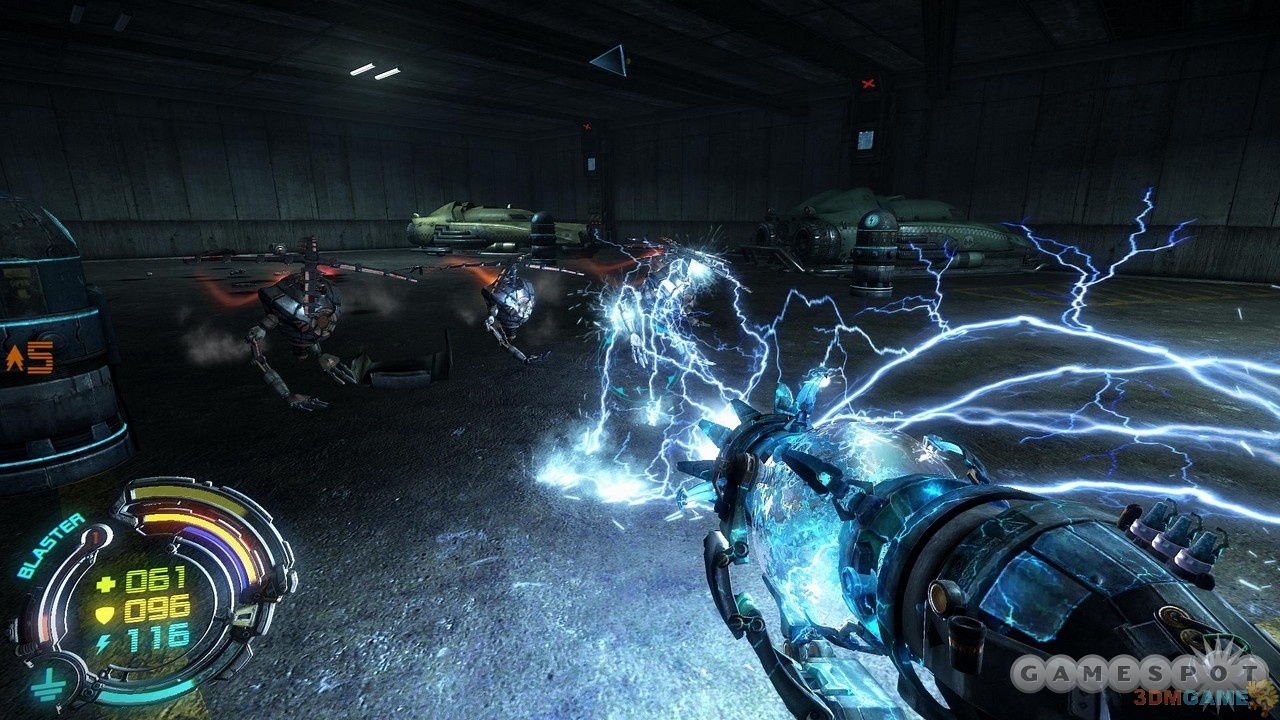The image size is (1280, 720).
Task: Click the ground symbol icon below the gauge
Action: [43, 686]
